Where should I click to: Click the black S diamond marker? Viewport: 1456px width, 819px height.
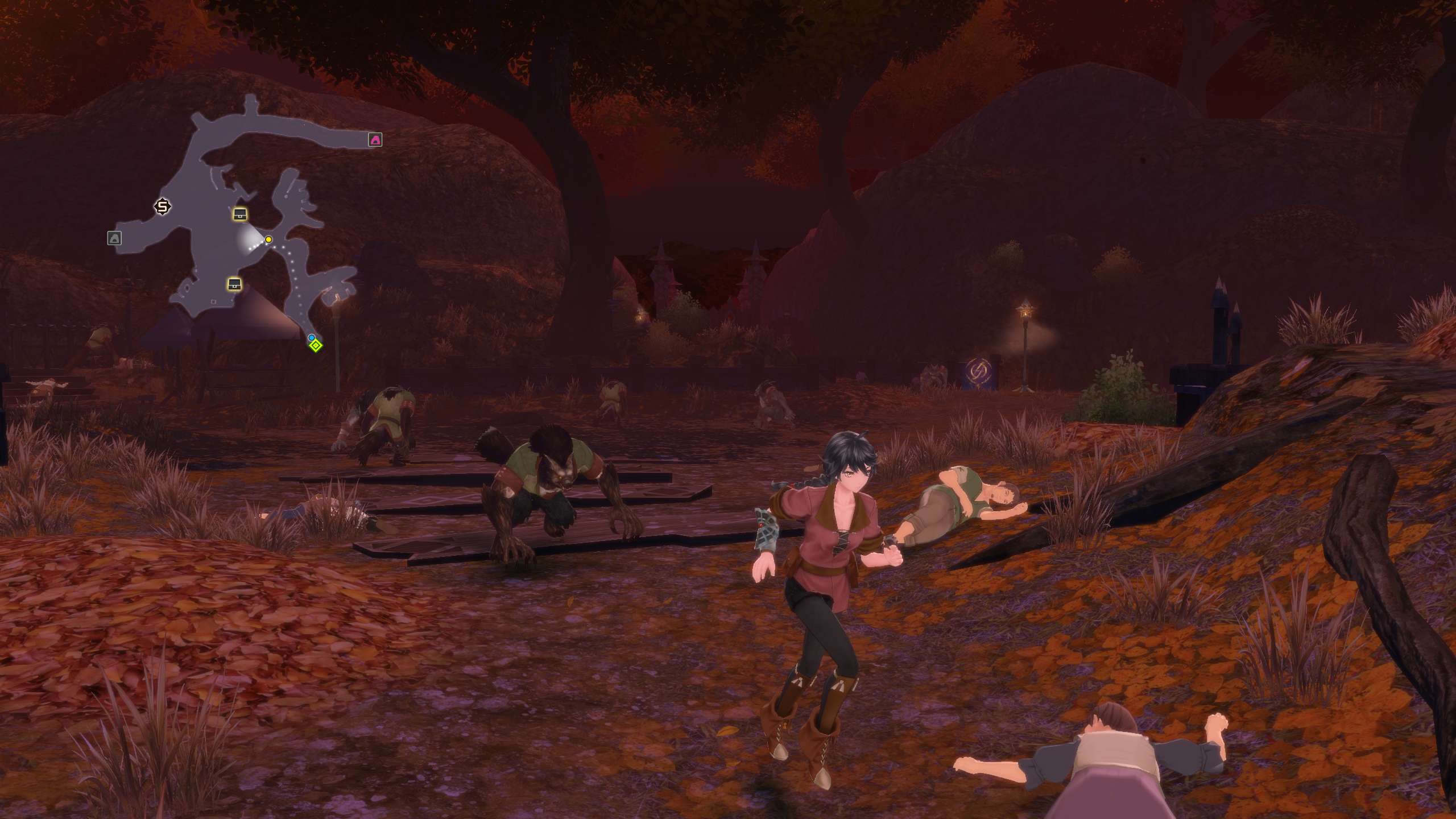pyautogui.click(x=163, y=206)
